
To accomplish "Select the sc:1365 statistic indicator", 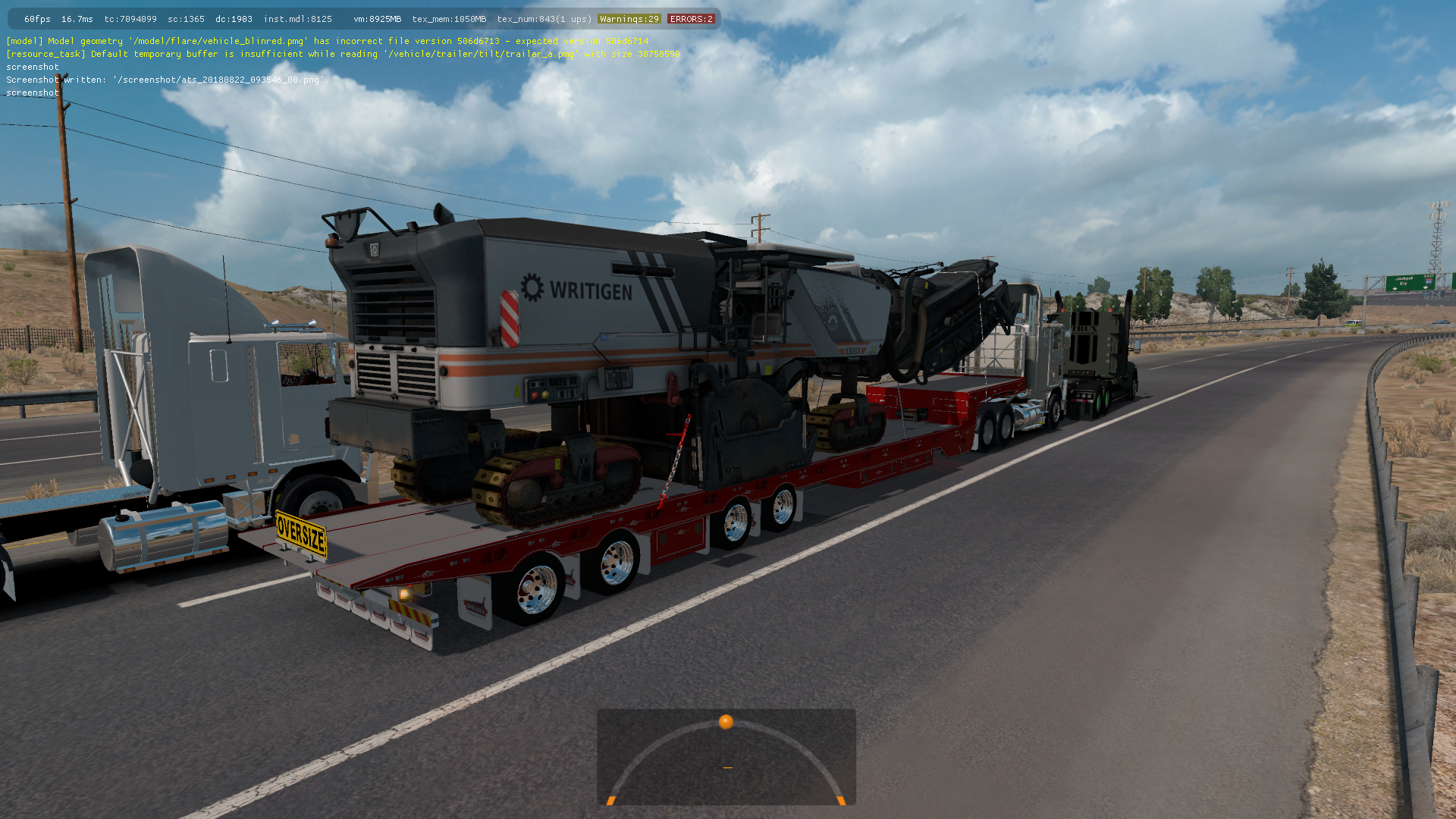I will [x=187, y=18].
